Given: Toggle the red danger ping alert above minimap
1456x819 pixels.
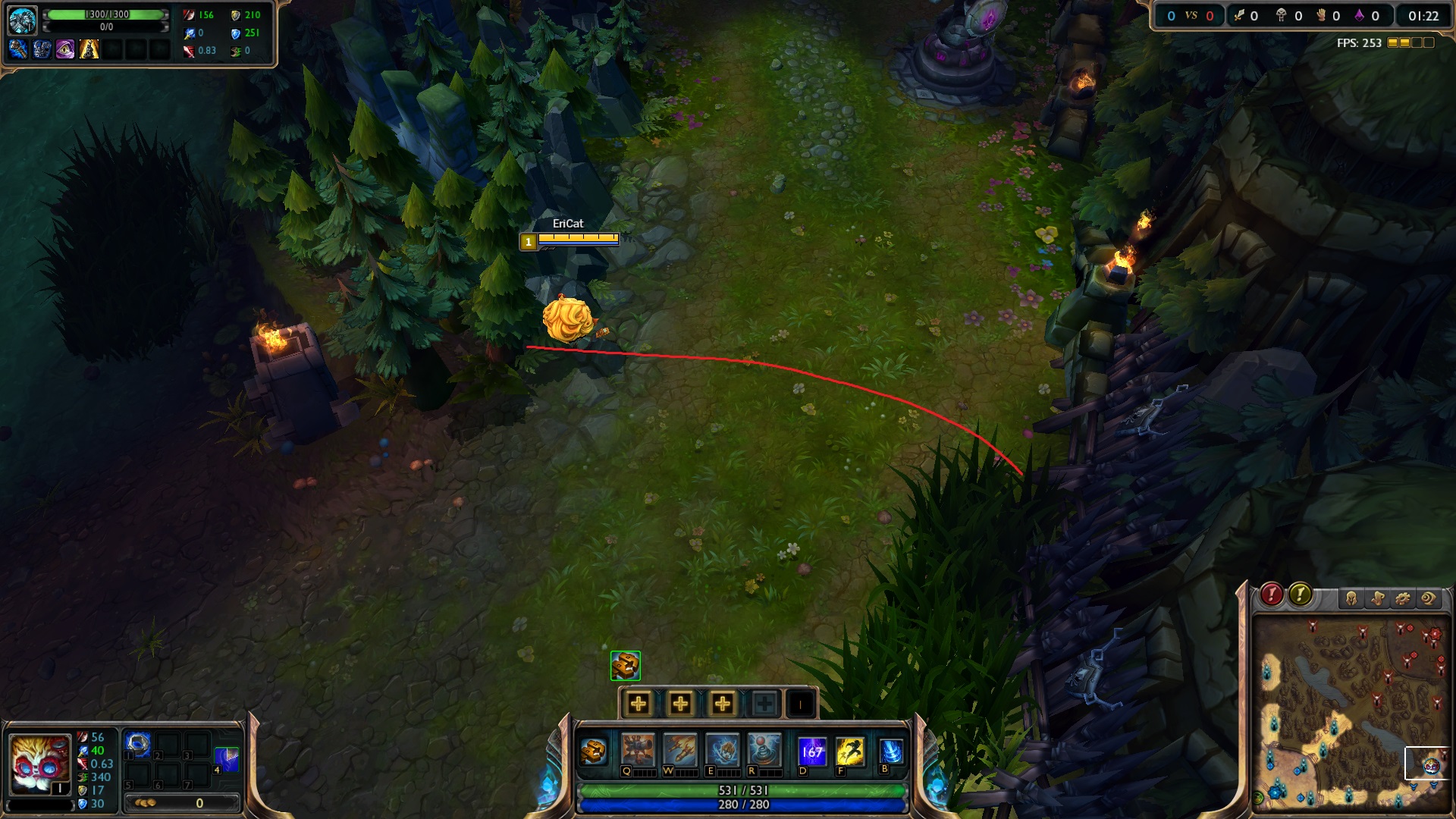Looking at the screenshot, I should 1273,596.
